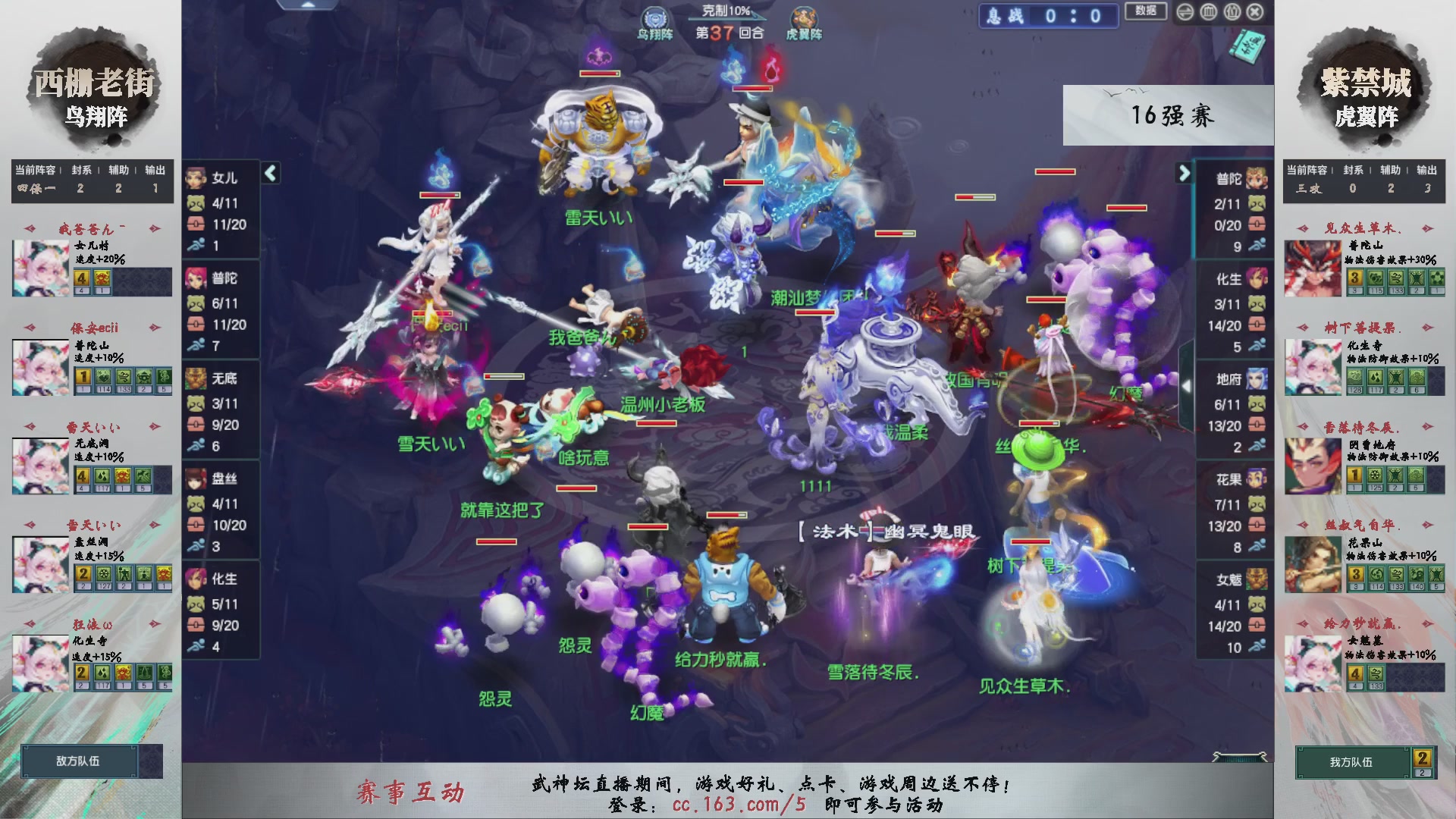Collapse the left team panel with its chevron

pos(269,173)
